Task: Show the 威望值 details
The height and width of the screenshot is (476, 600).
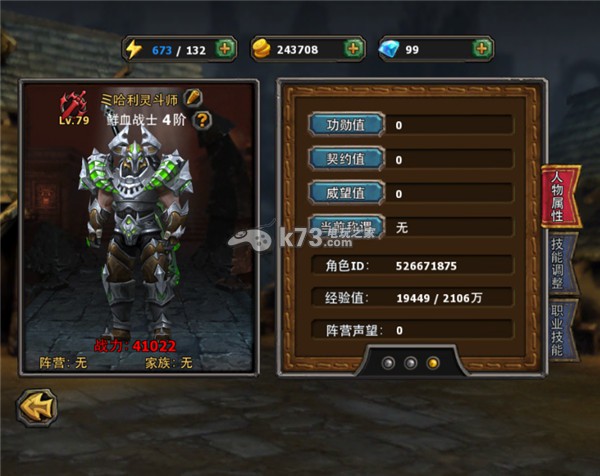Action: tap(347, 193)
